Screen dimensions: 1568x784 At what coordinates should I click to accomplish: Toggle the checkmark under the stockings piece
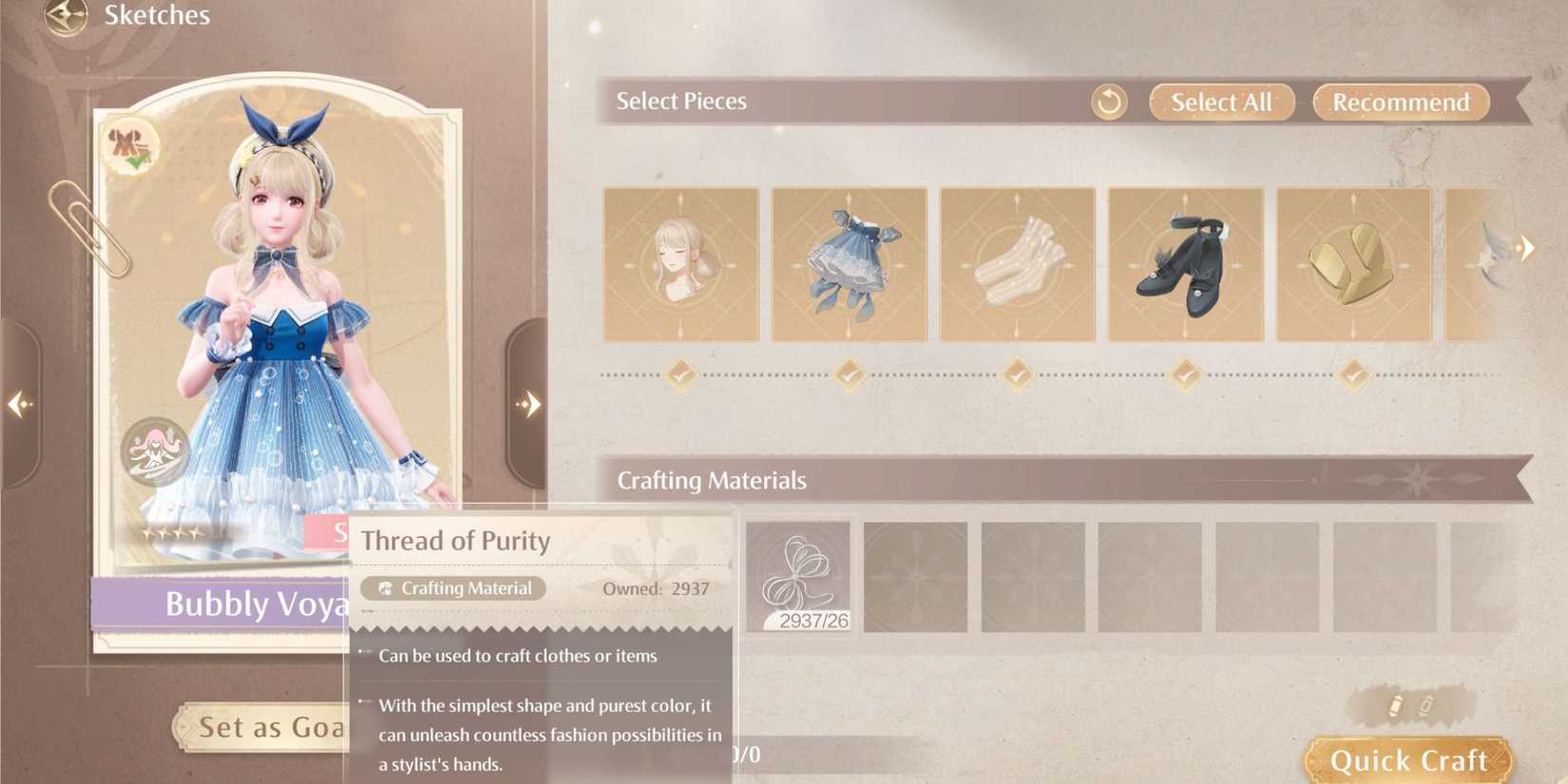pos(1017,375)
